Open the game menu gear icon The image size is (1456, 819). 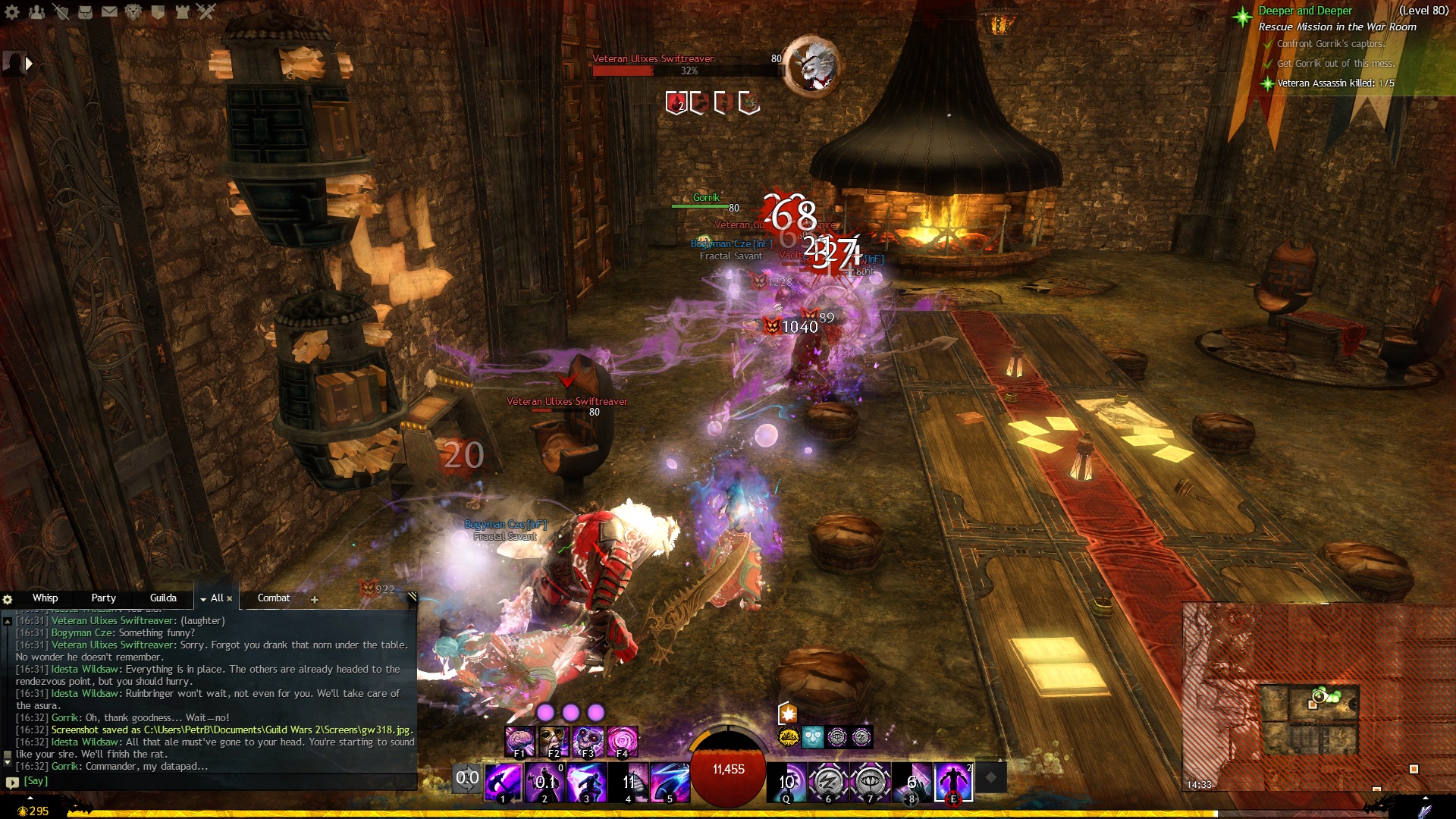(x=12, y=11)
